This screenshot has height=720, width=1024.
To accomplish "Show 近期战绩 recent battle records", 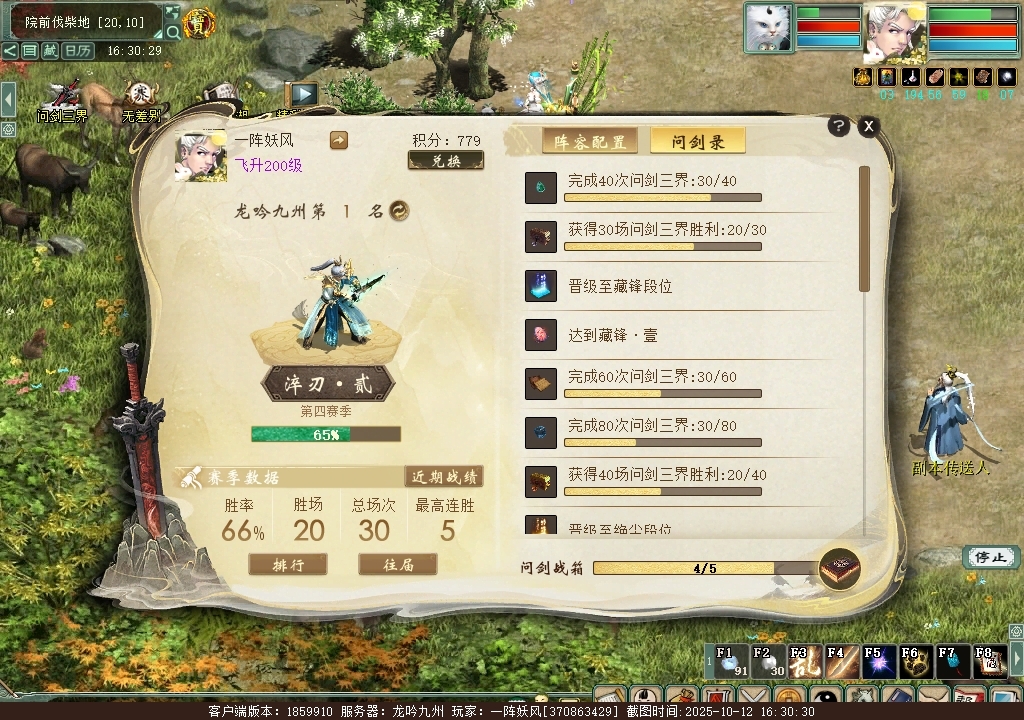I will (x=444, y=477).
